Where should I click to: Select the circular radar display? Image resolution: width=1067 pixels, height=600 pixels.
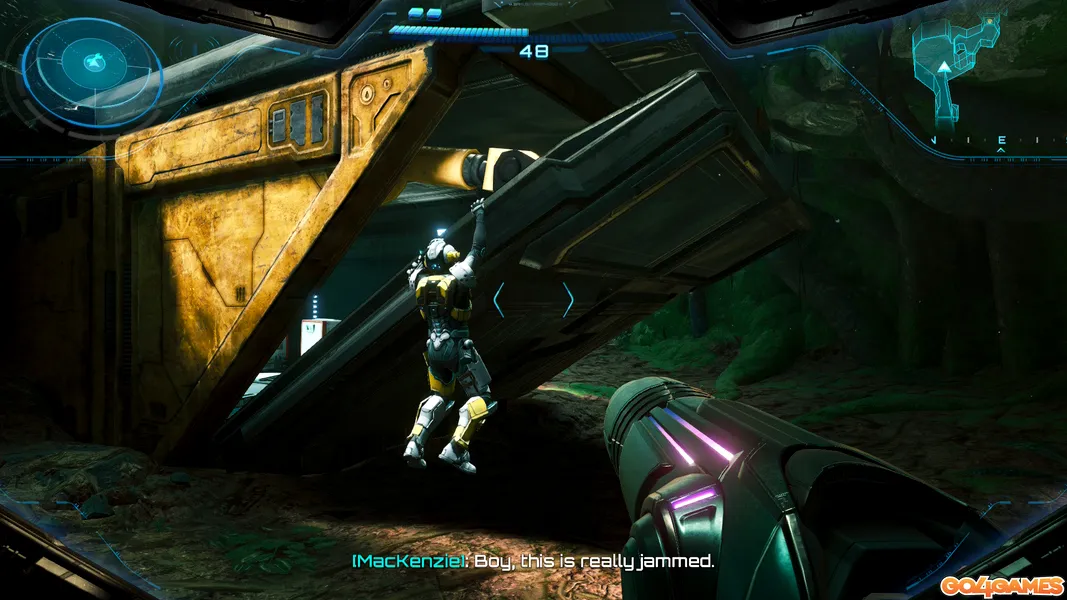click(x=91, y=65)
